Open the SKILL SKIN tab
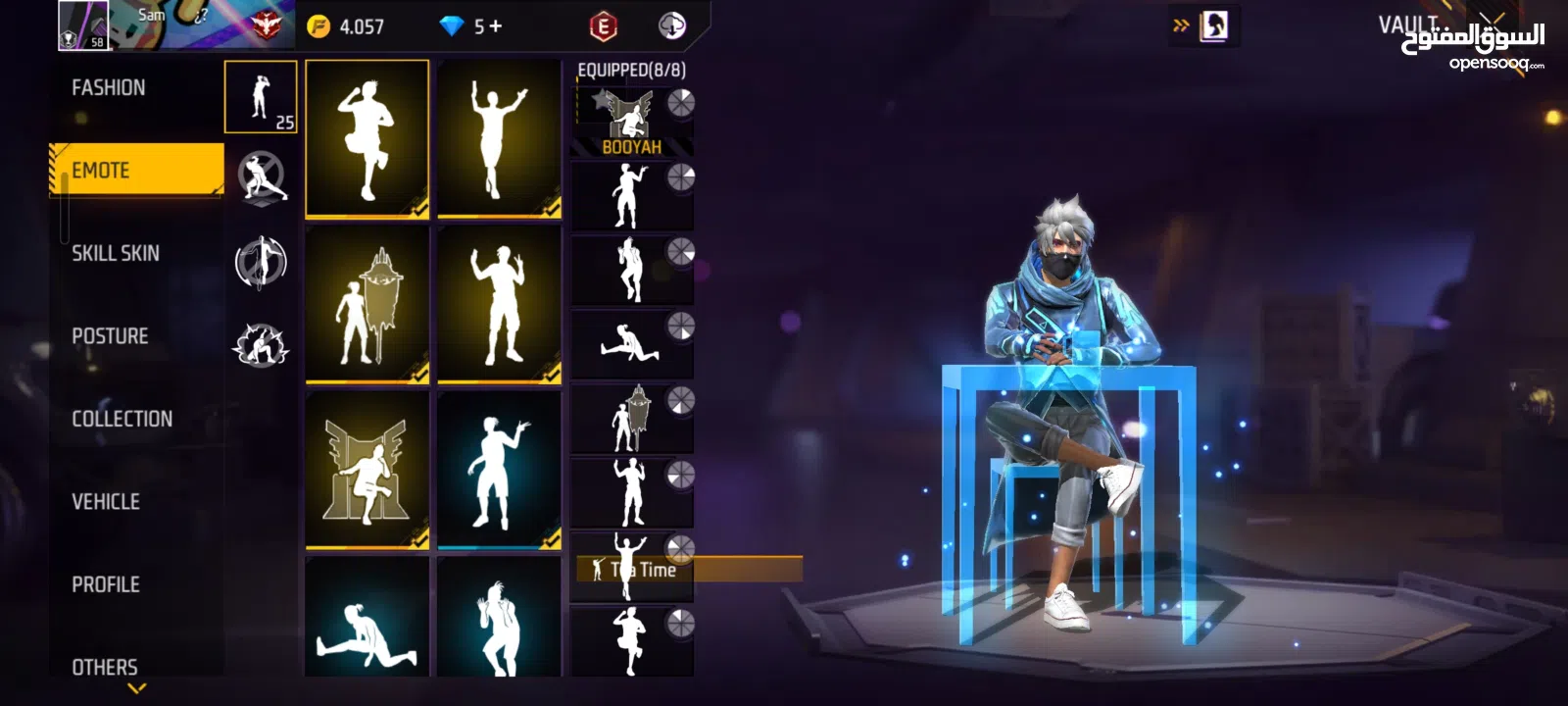This screenshot has height=706, width=1568. pos(115,253)
